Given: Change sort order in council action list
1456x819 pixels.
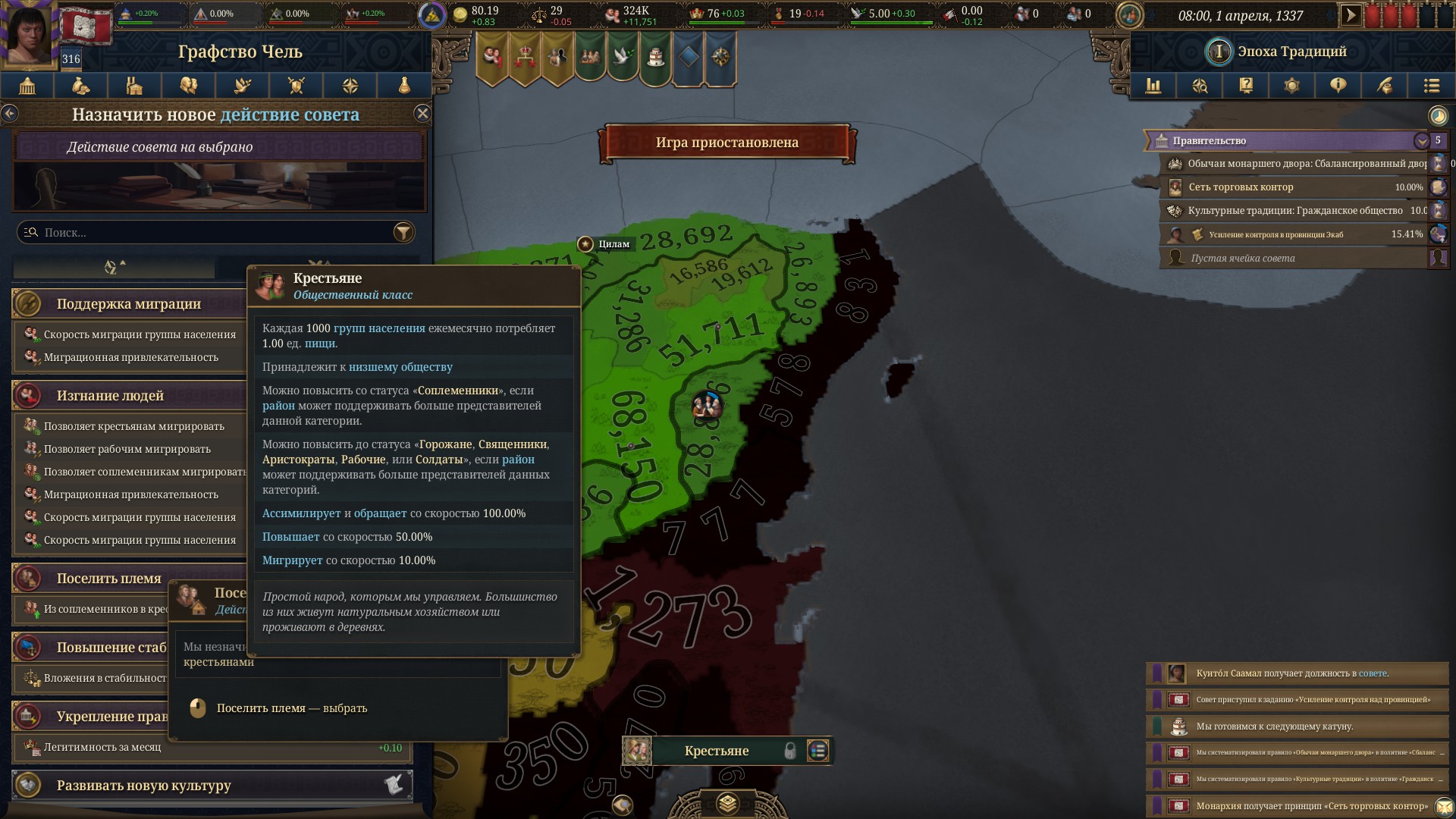Looking at the screenshot, I should pos(112,267).
